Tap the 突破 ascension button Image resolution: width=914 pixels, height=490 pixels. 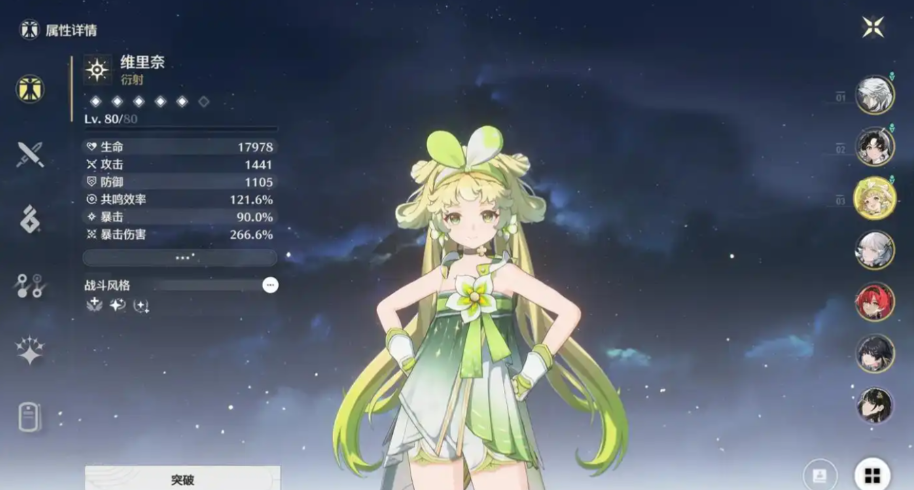182,479
